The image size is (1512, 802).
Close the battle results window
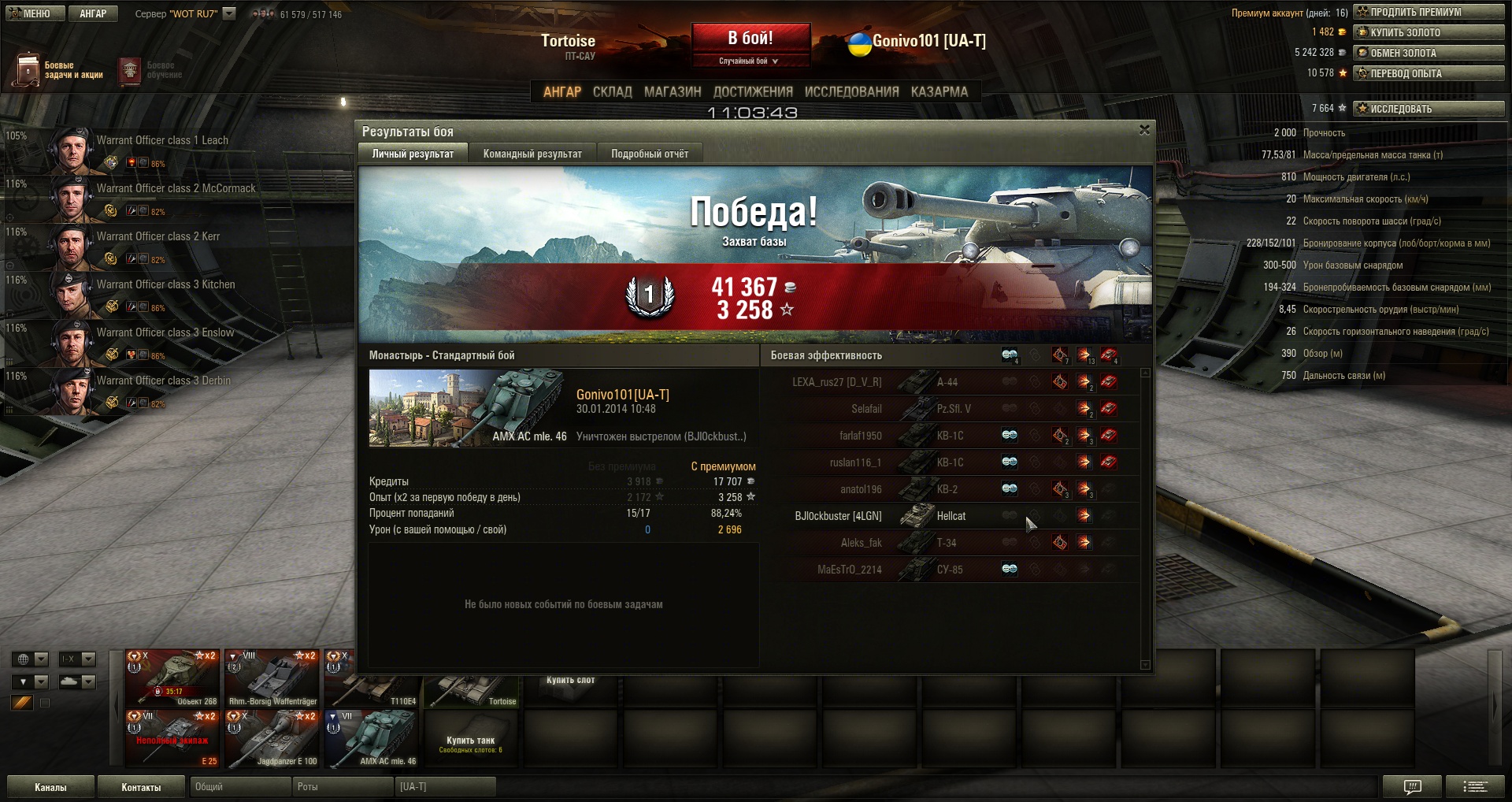tap(1144, 130)
